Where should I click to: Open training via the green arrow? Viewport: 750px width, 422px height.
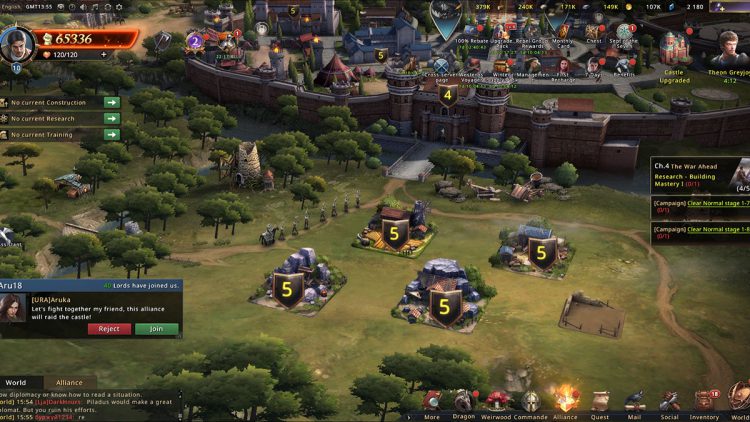point(111,133)
